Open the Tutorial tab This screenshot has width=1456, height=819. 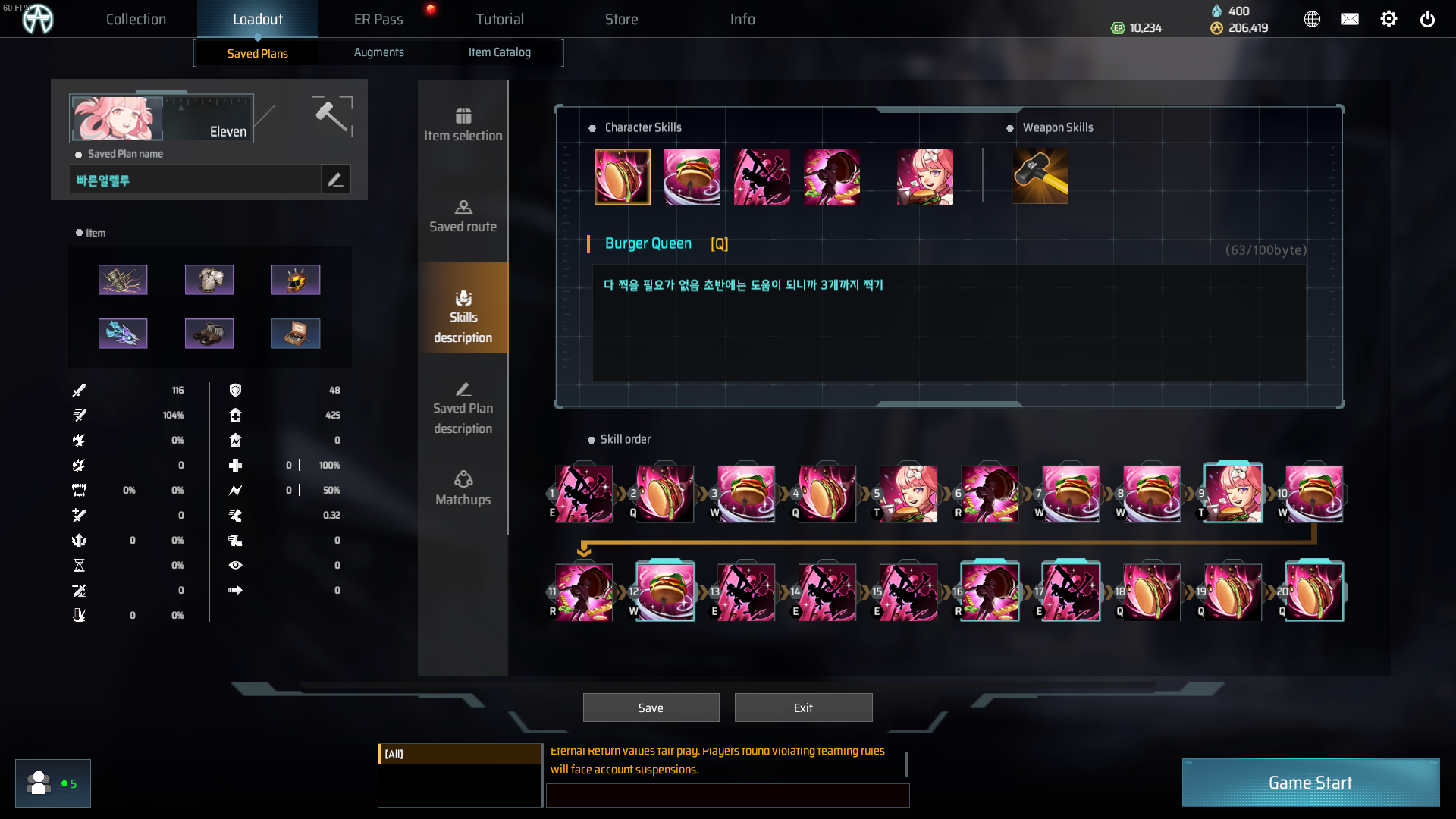point(500,19)
